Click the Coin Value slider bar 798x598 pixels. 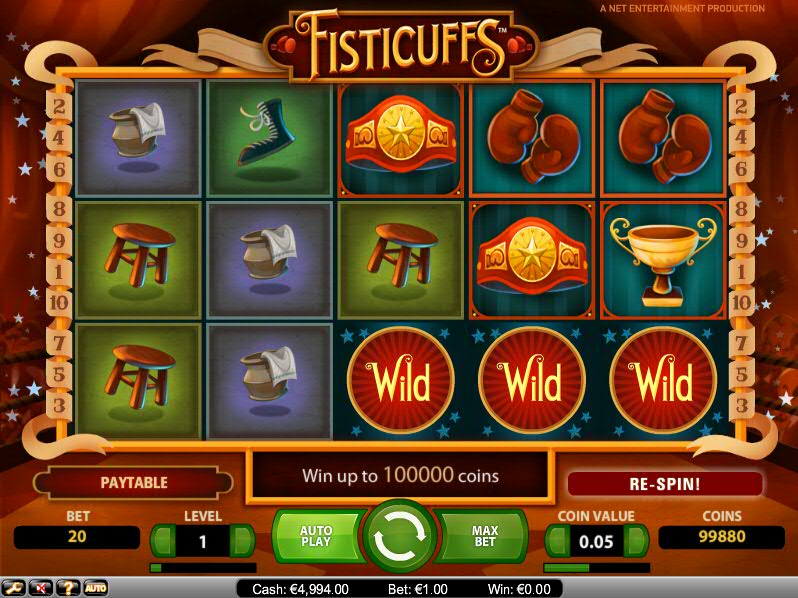click(596, 567)
